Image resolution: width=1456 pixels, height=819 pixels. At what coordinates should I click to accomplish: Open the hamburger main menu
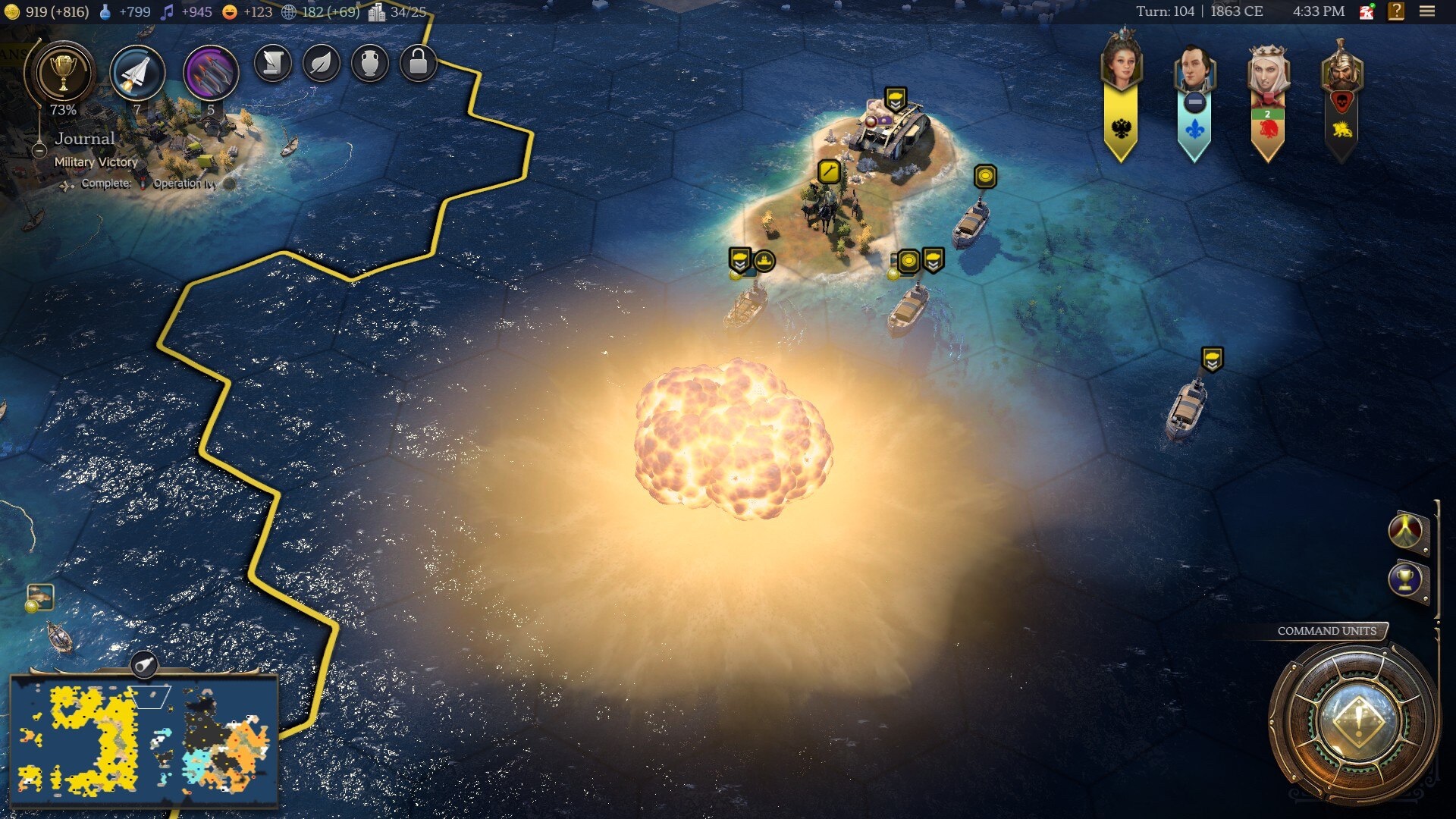pos(1426,11)
